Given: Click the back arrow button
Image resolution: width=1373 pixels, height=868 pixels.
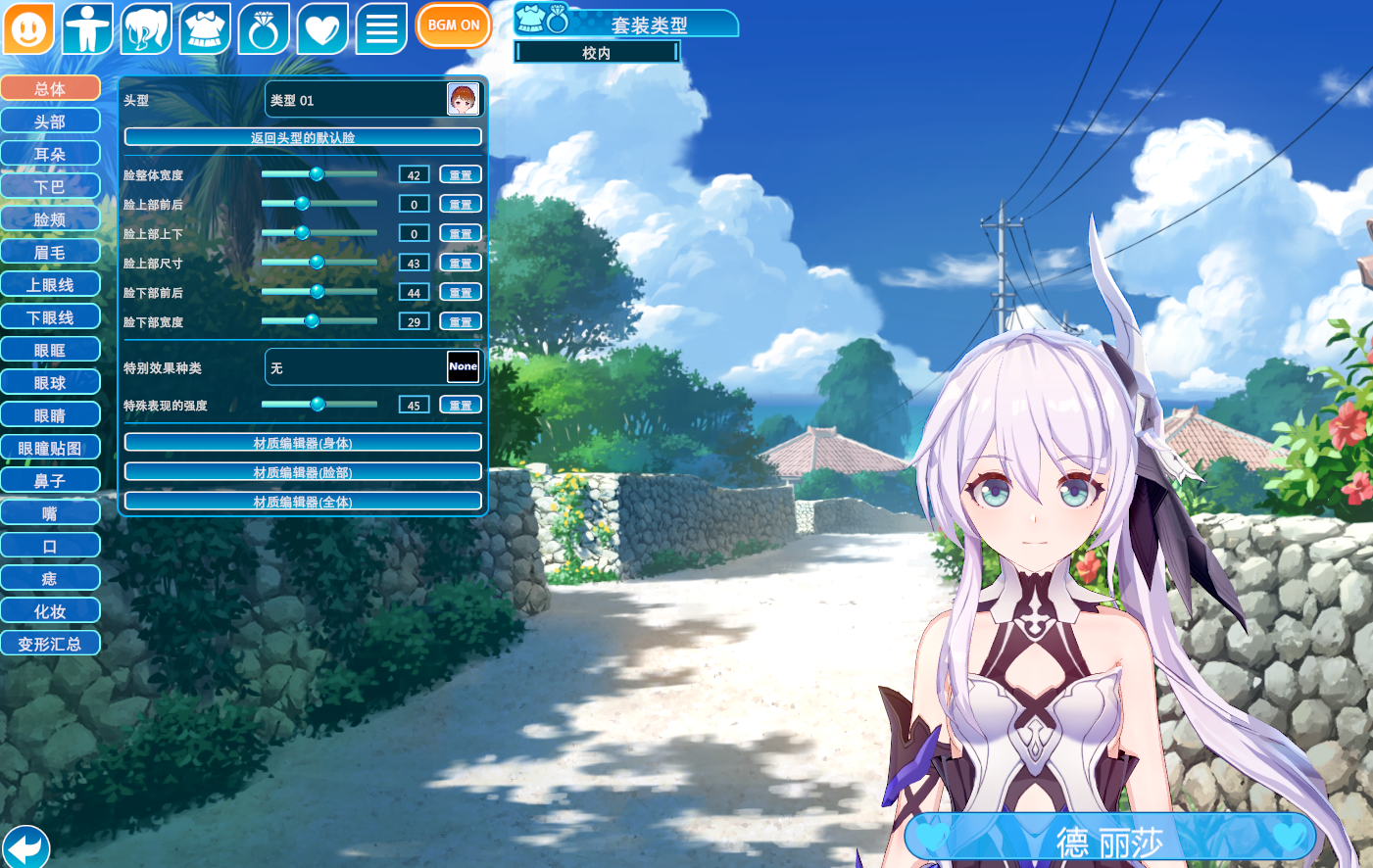Looking at the screenshot, I should pyautogui.click(x=25, y=847).
